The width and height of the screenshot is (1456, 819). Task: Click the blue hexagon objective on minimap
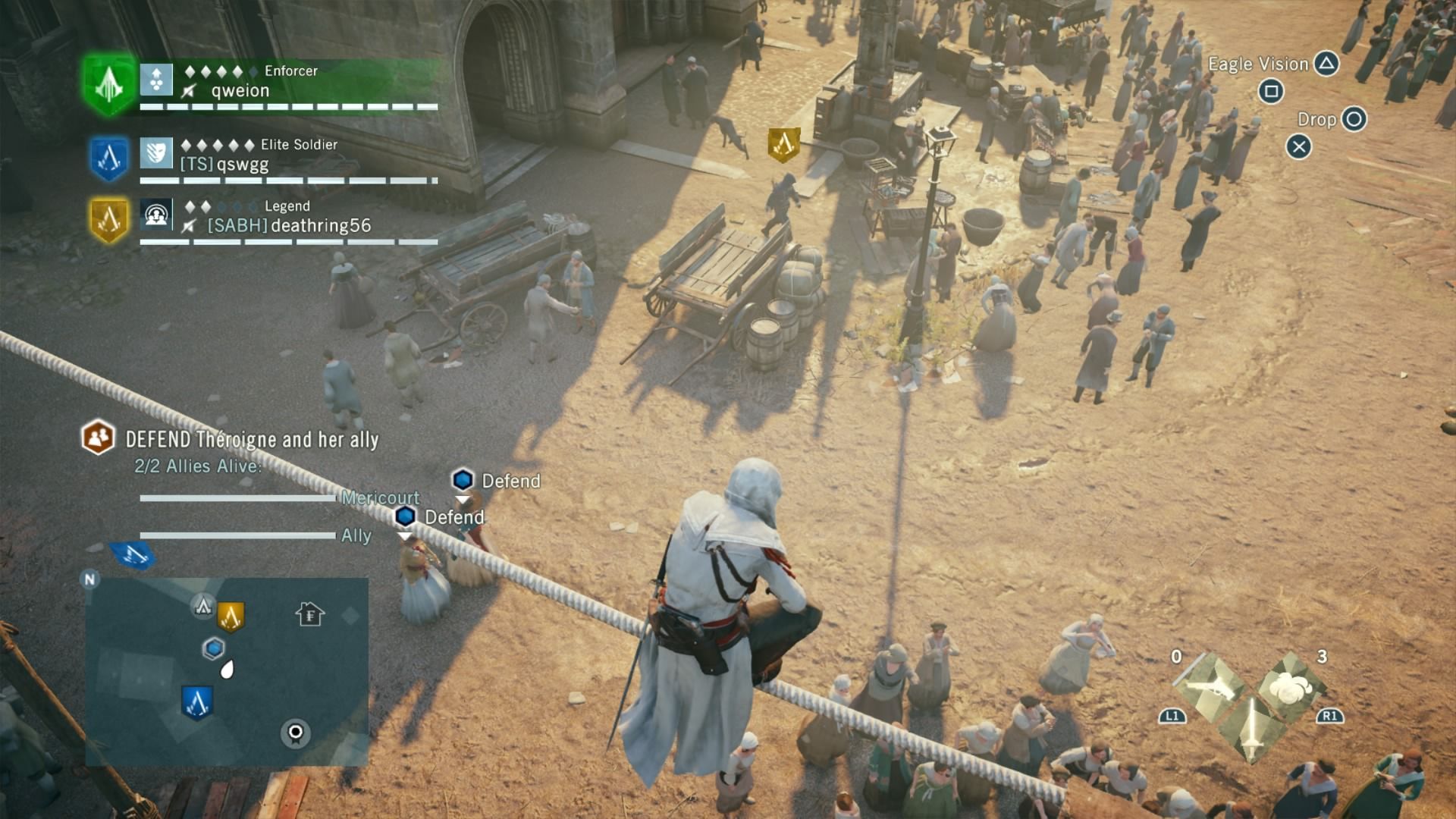[x=214, y=648]
